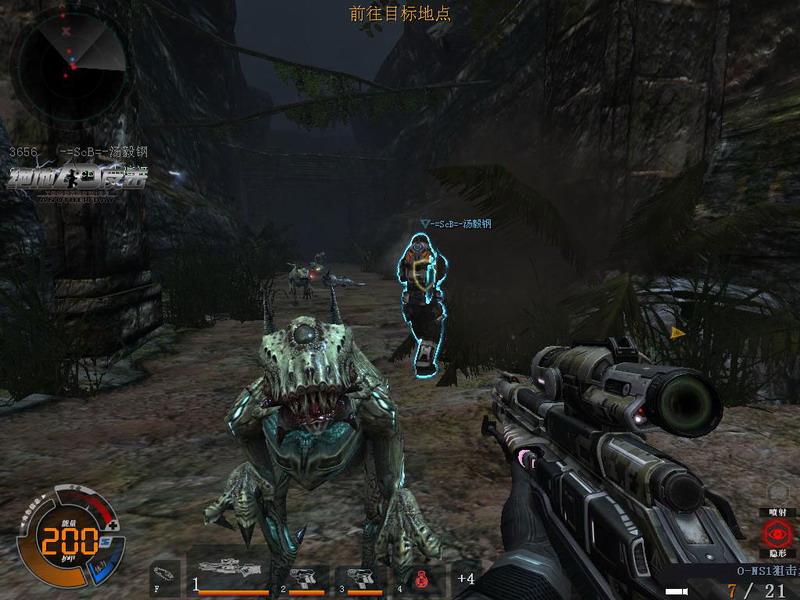The image size is (800, 600).
Task: Select the red grenade in slot 4
Action: (x=421, y=578)
